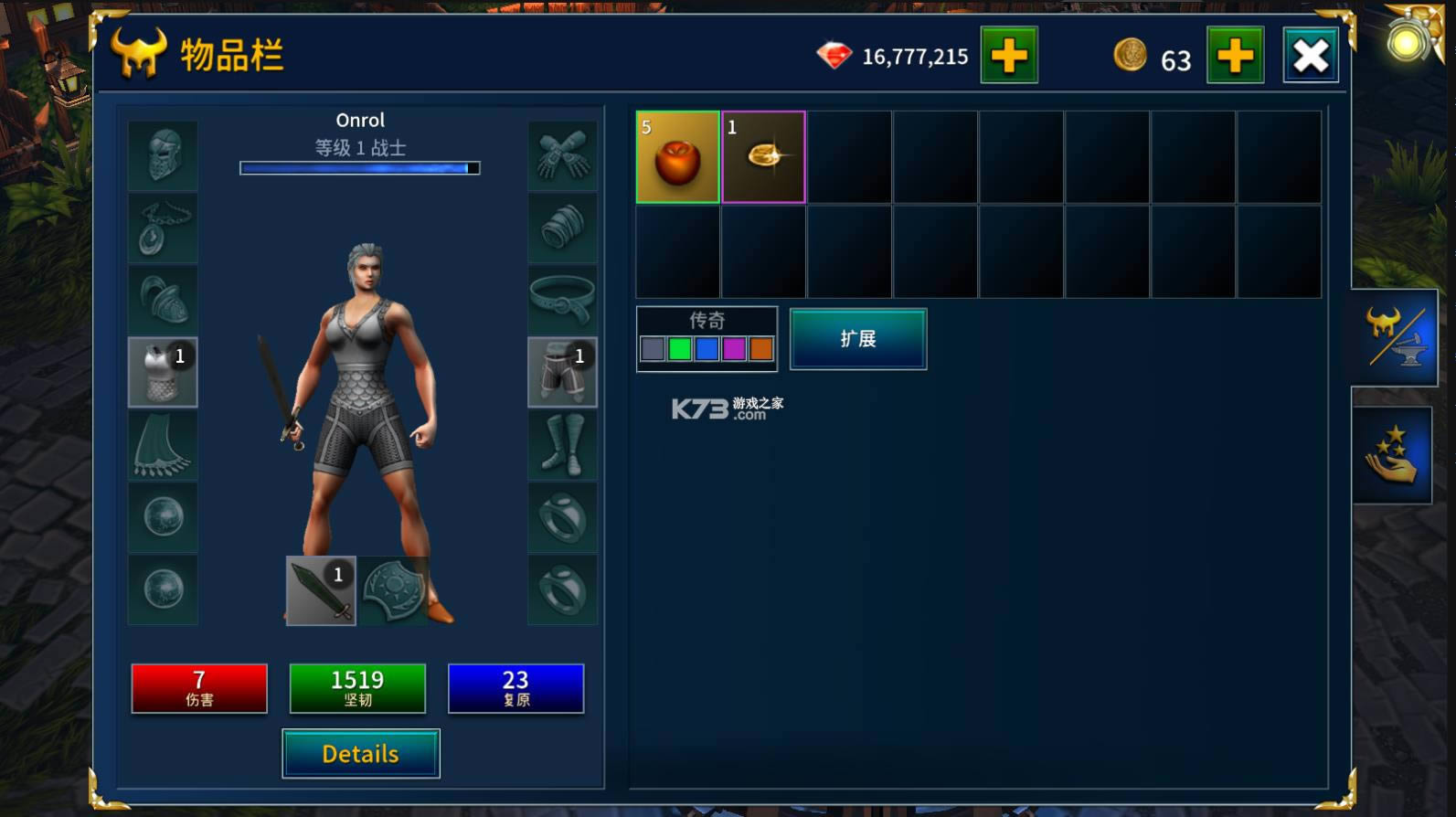Select the stack of 5 apples
The image size is (1456, 817).
(676, 157)
